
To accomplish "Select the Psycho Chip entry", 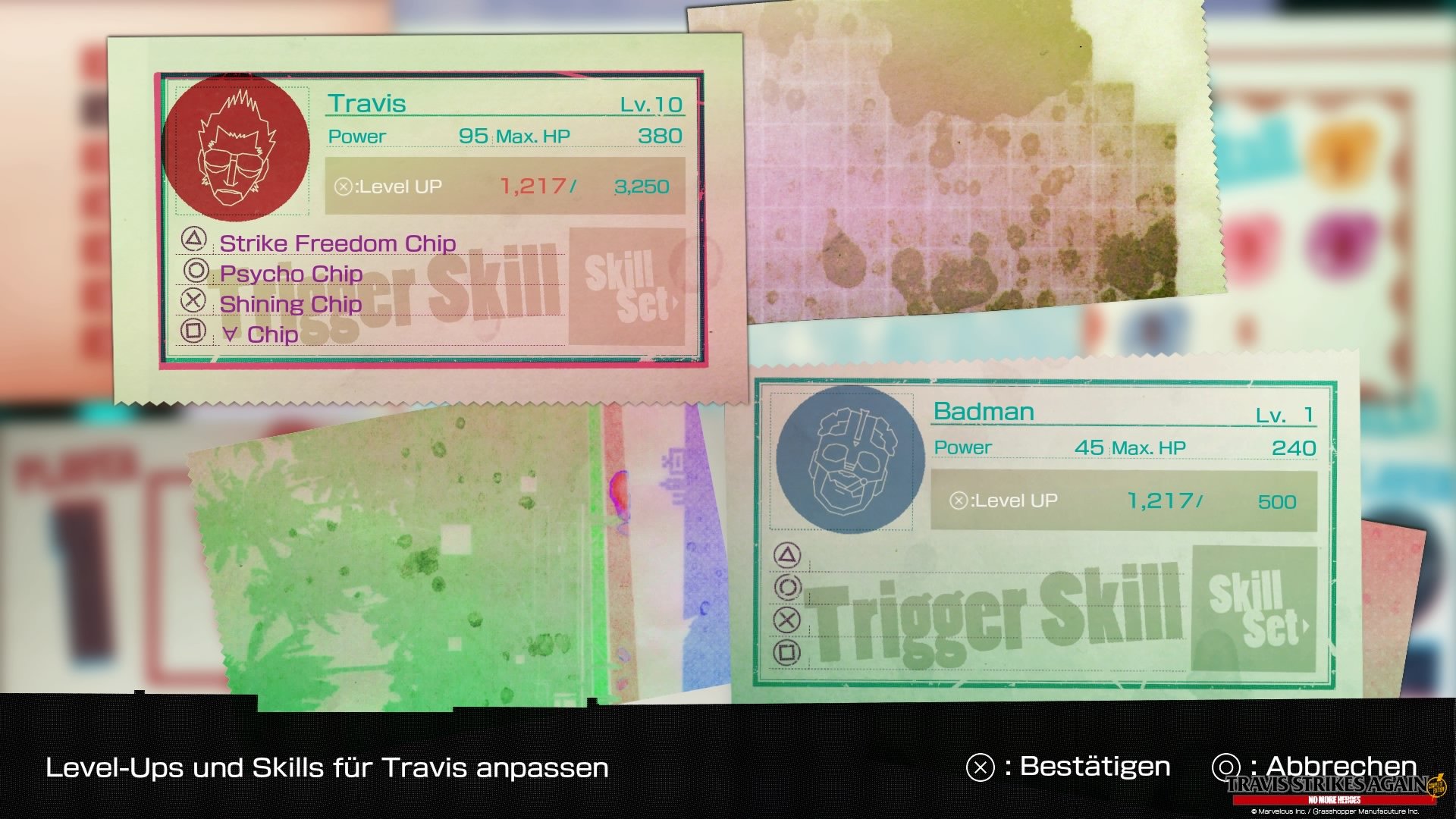I will (x=291, y=274).
